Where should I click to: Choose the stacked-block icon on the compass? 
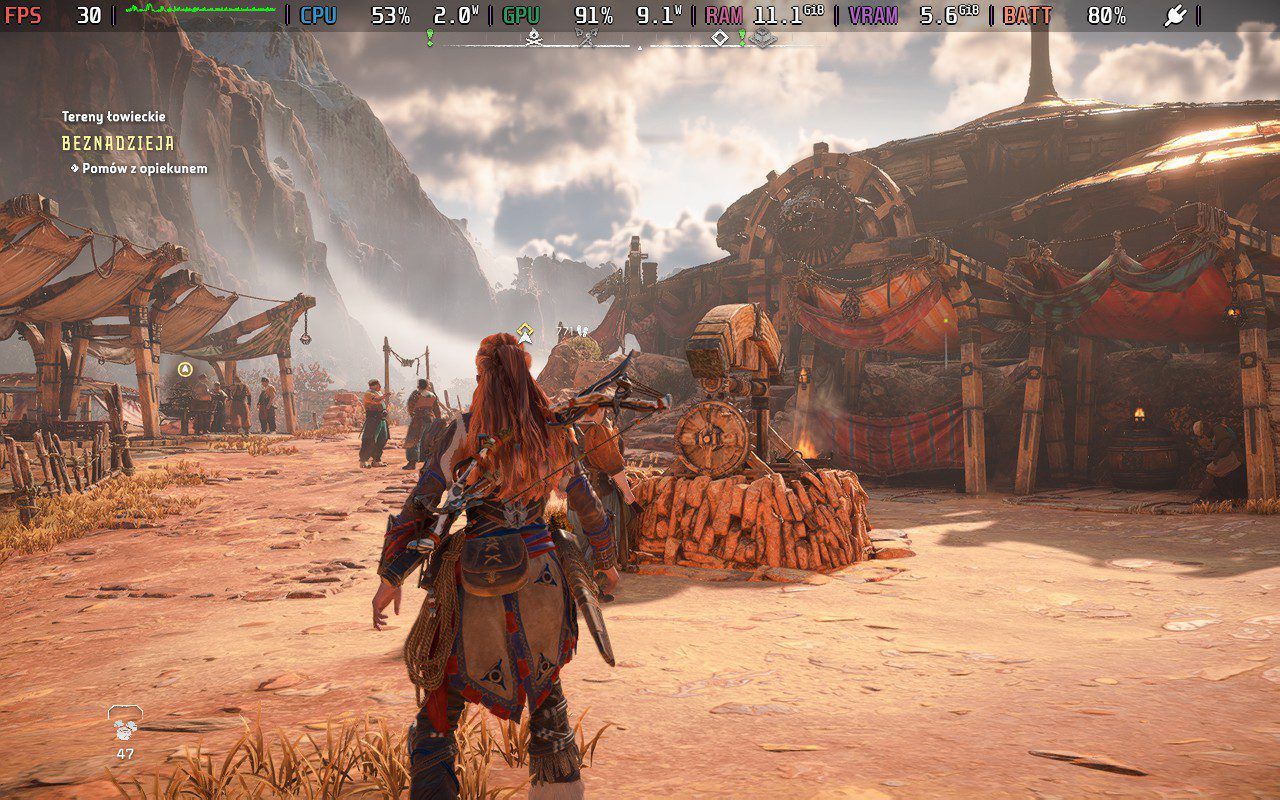click(x=763, y=38)
